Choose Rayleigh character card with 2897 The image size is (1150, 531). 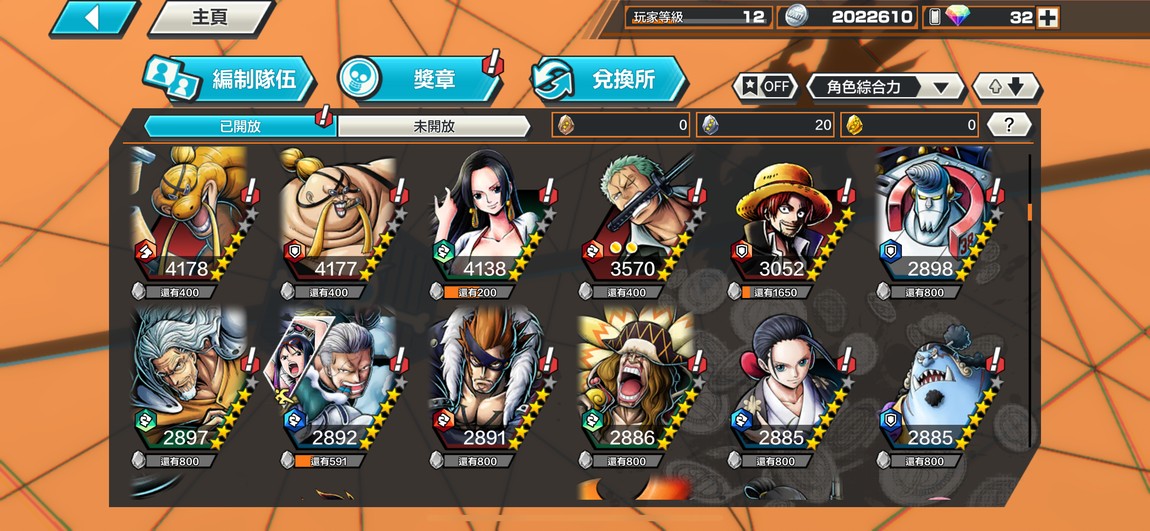[190, 384]
